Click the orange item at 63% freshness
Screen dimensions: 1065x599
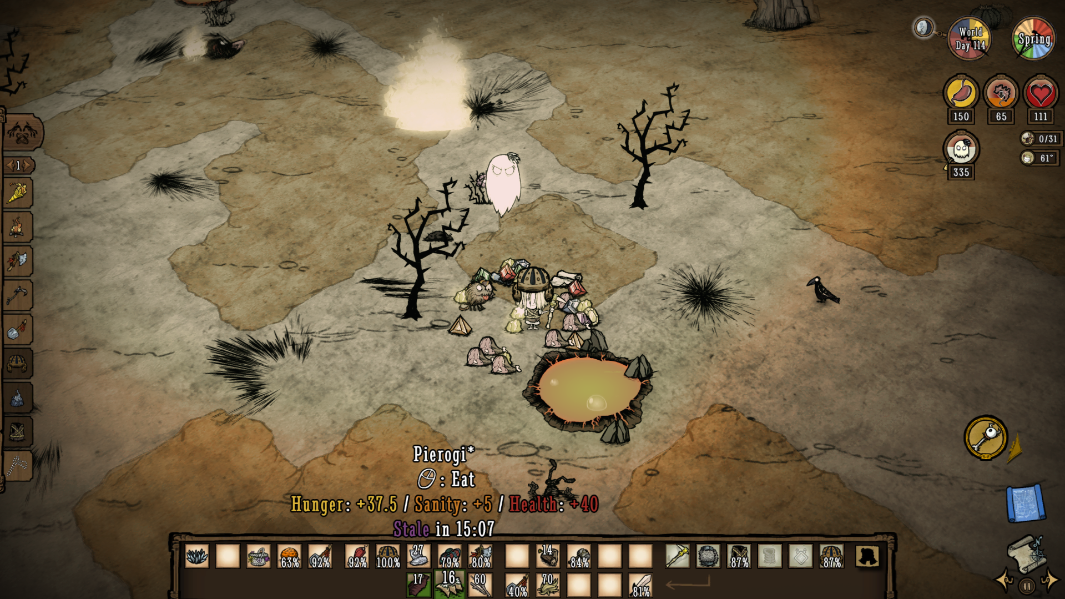click(x=289, y=556)
